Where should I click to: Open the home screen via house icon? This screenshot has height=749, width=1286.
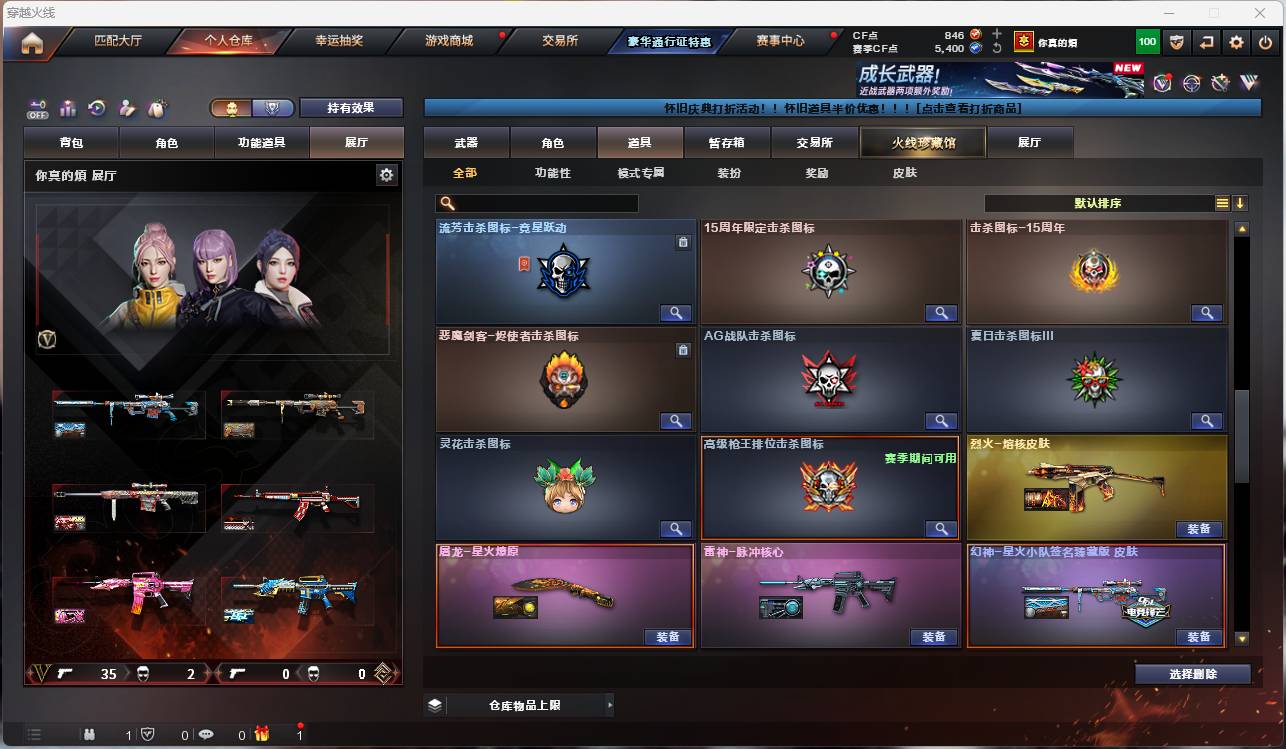[33, 42]
